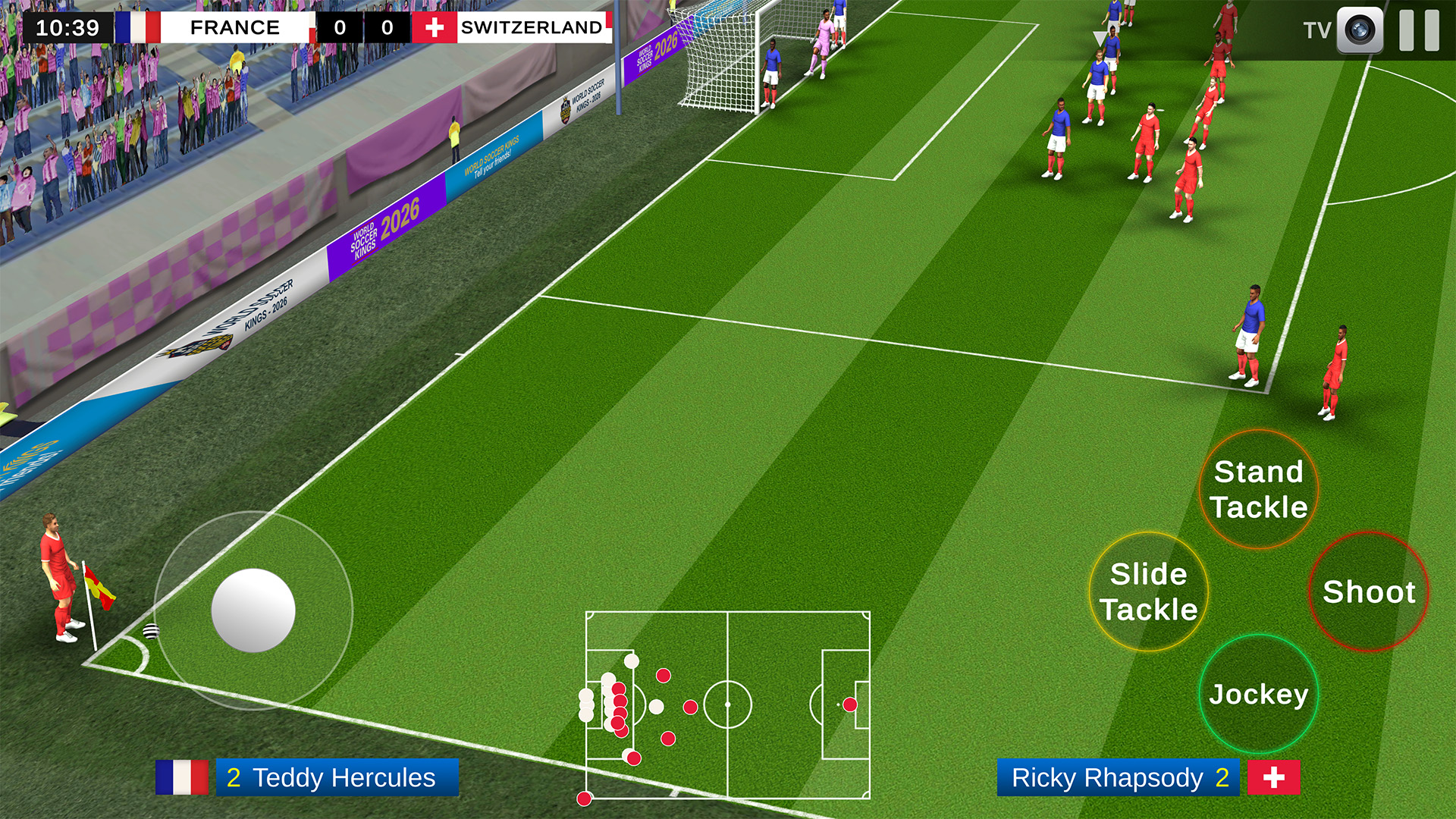Select the Jockey action button
The width and height of the screenshot is (1456, 819).
pos(1258,694)
